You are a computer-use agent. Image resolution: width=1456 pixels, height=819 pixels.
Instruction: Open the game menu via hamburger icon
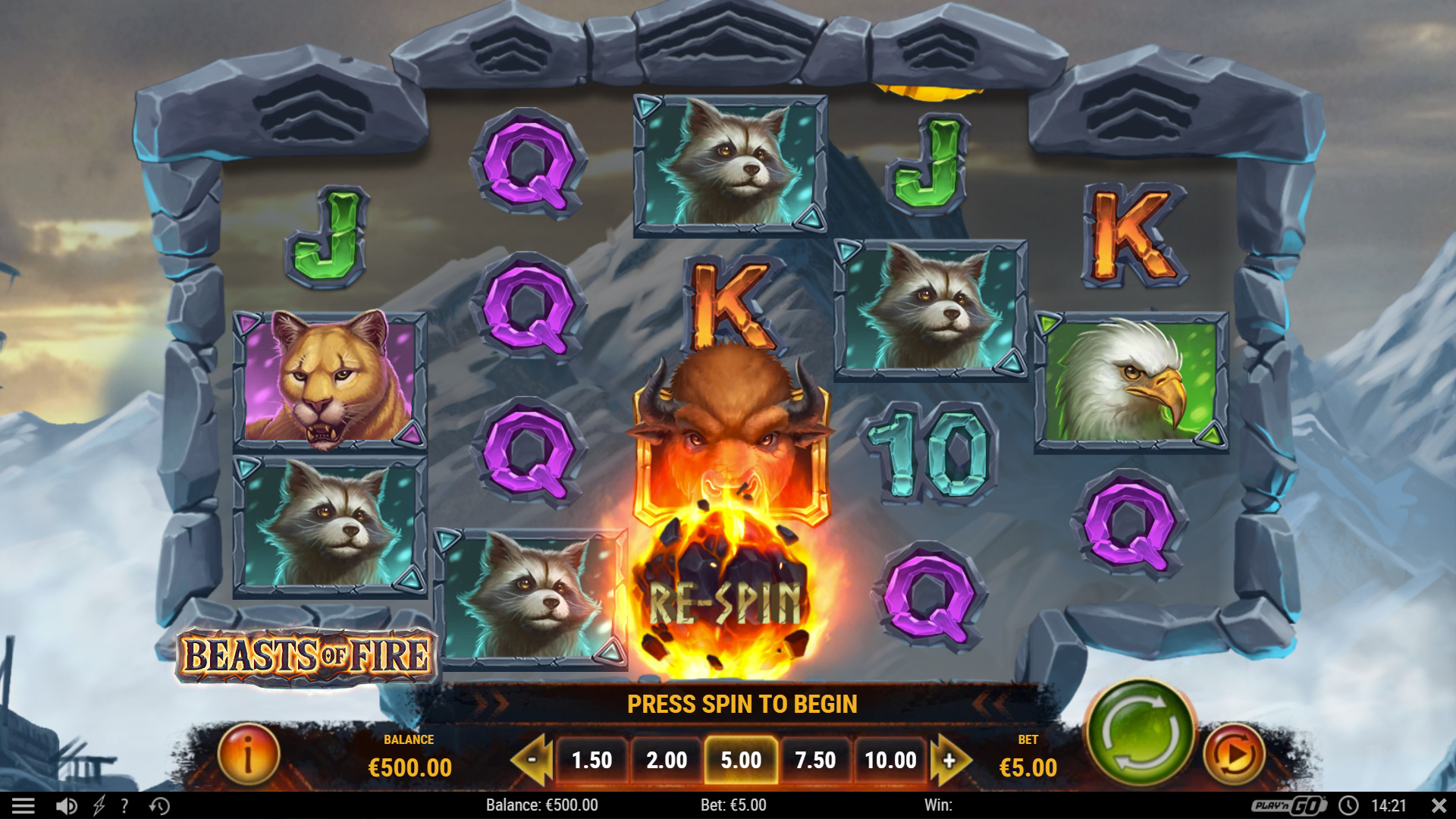coord(25,805)
